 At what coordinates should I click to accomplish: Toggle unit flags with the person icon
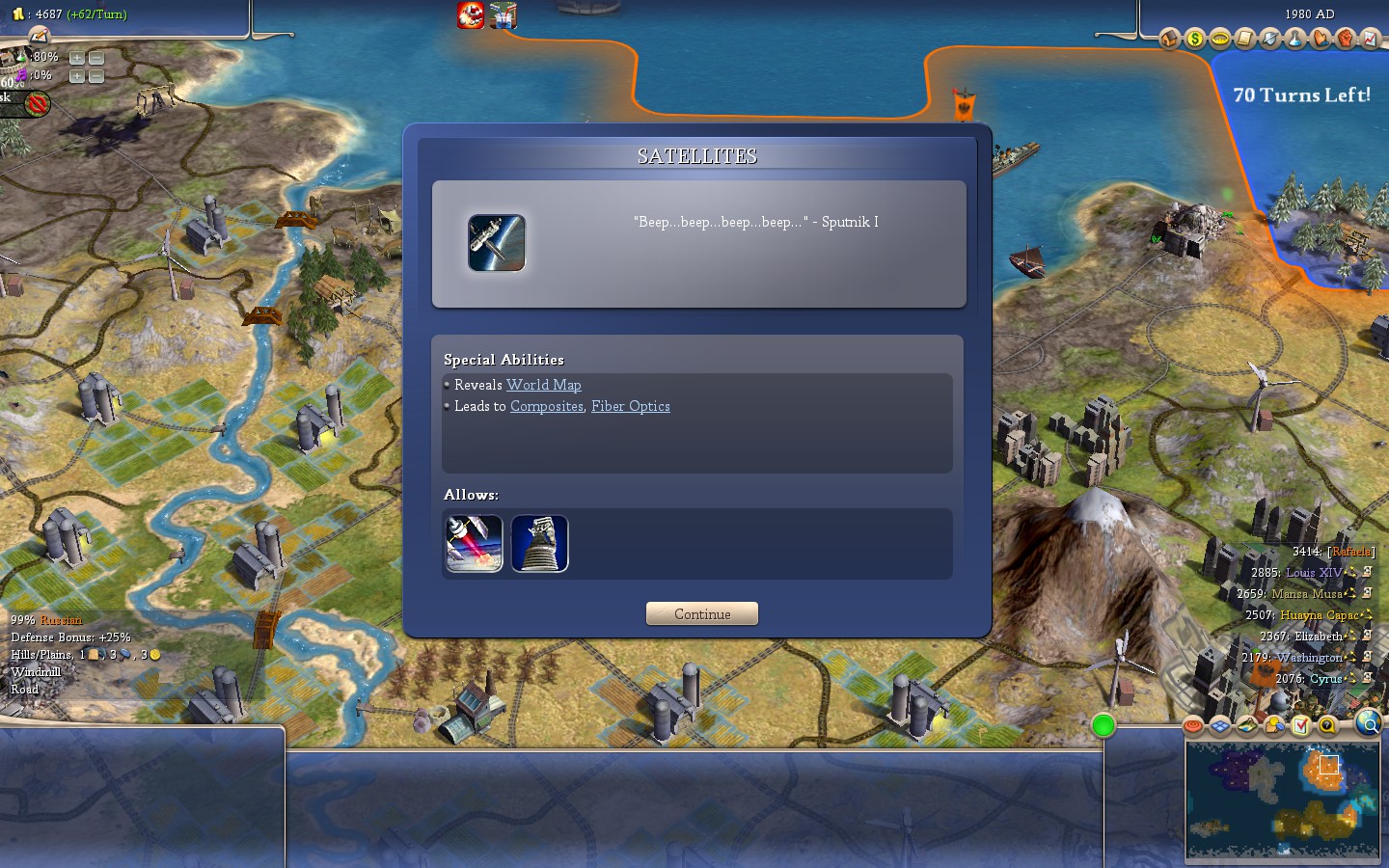(x=1274, y=725)
